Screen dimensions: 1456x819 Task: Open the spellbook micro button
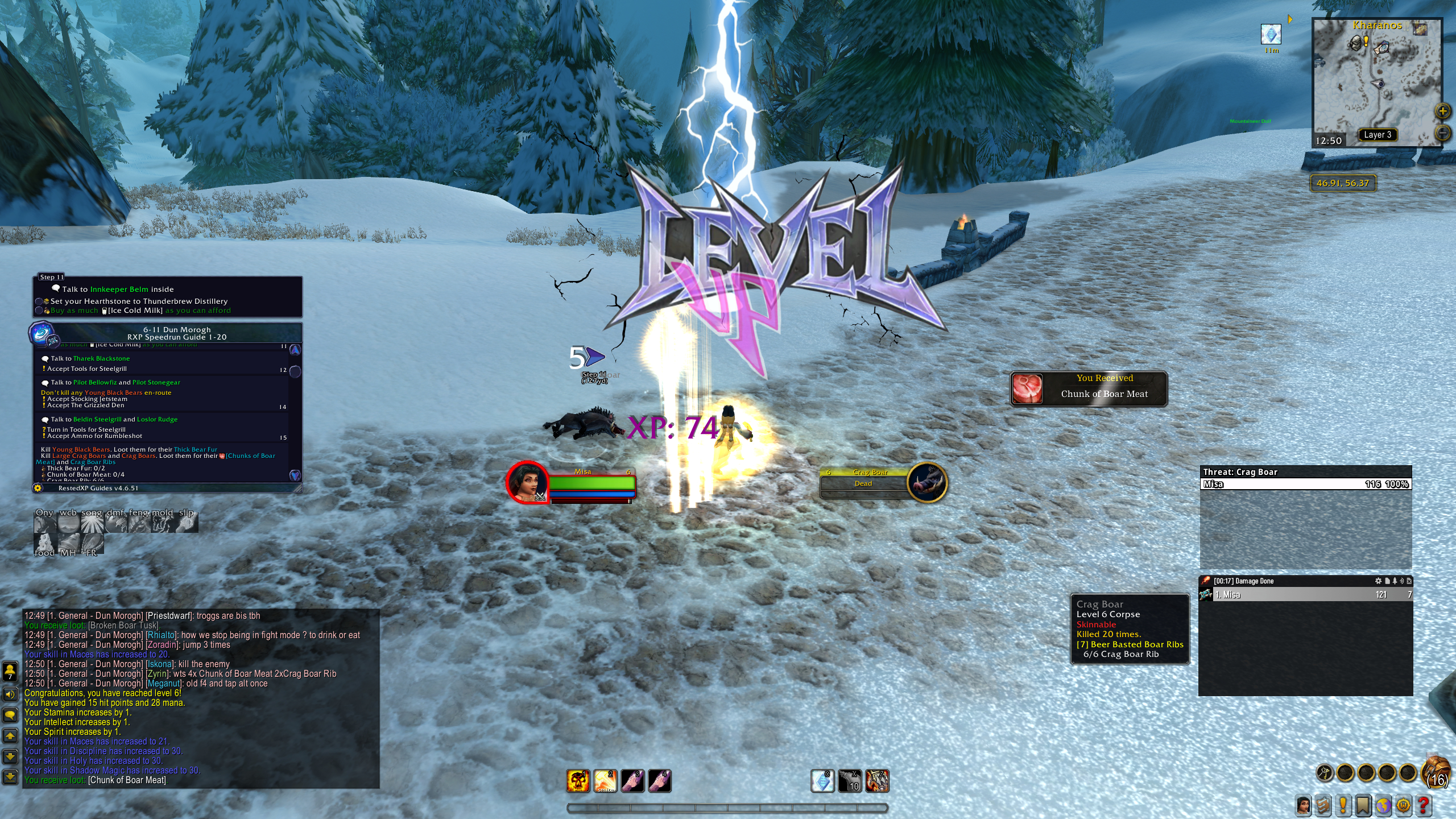pyautogui.click(x=1323, y=805)
